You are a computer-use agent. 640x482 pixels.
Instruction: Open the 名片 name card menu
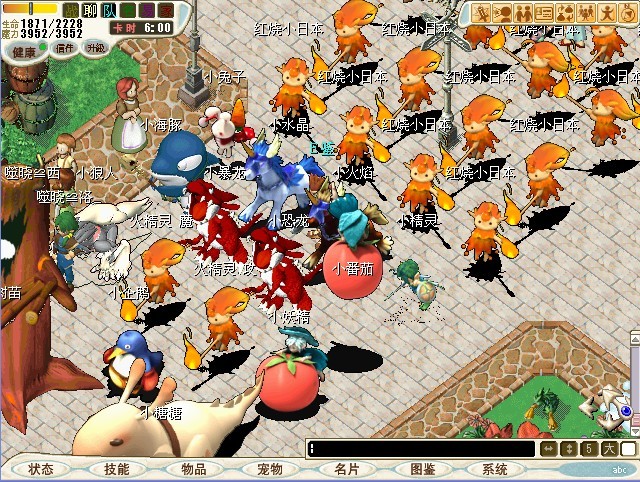tap(346, 469)
